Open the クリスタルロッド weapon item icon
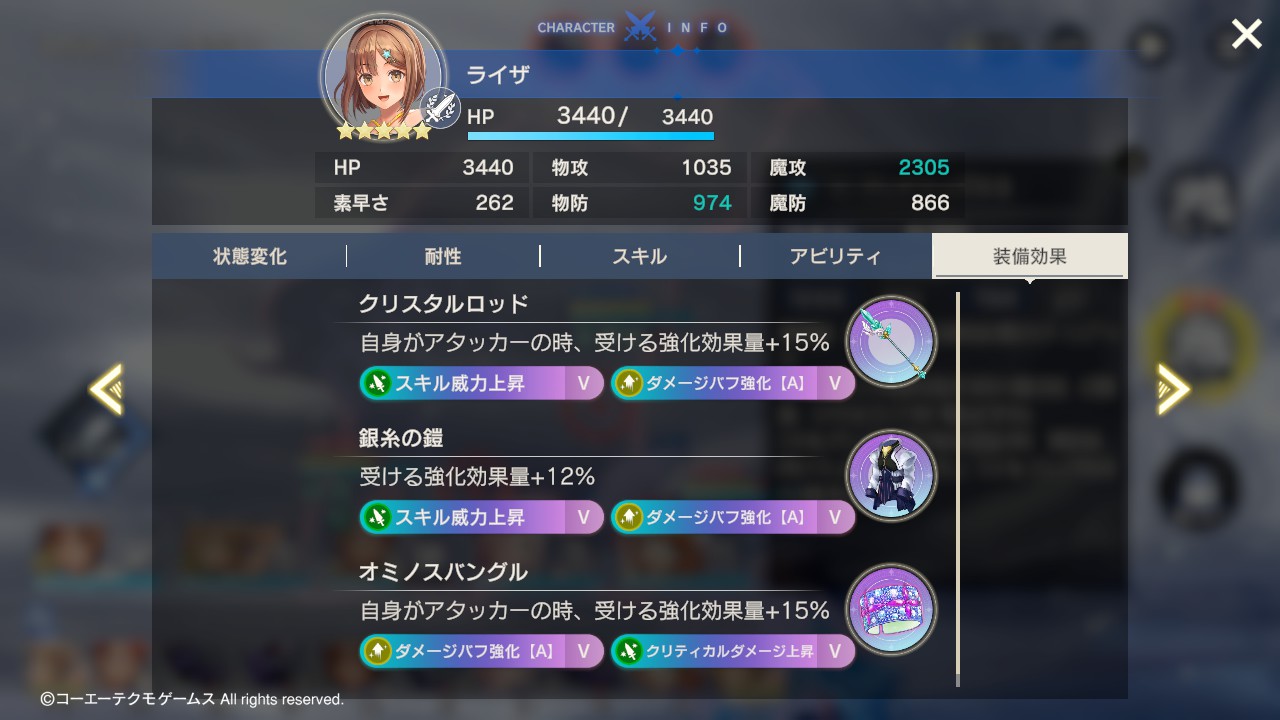Viewport: 1280px width, 720px height. click(x=890, y=343)
